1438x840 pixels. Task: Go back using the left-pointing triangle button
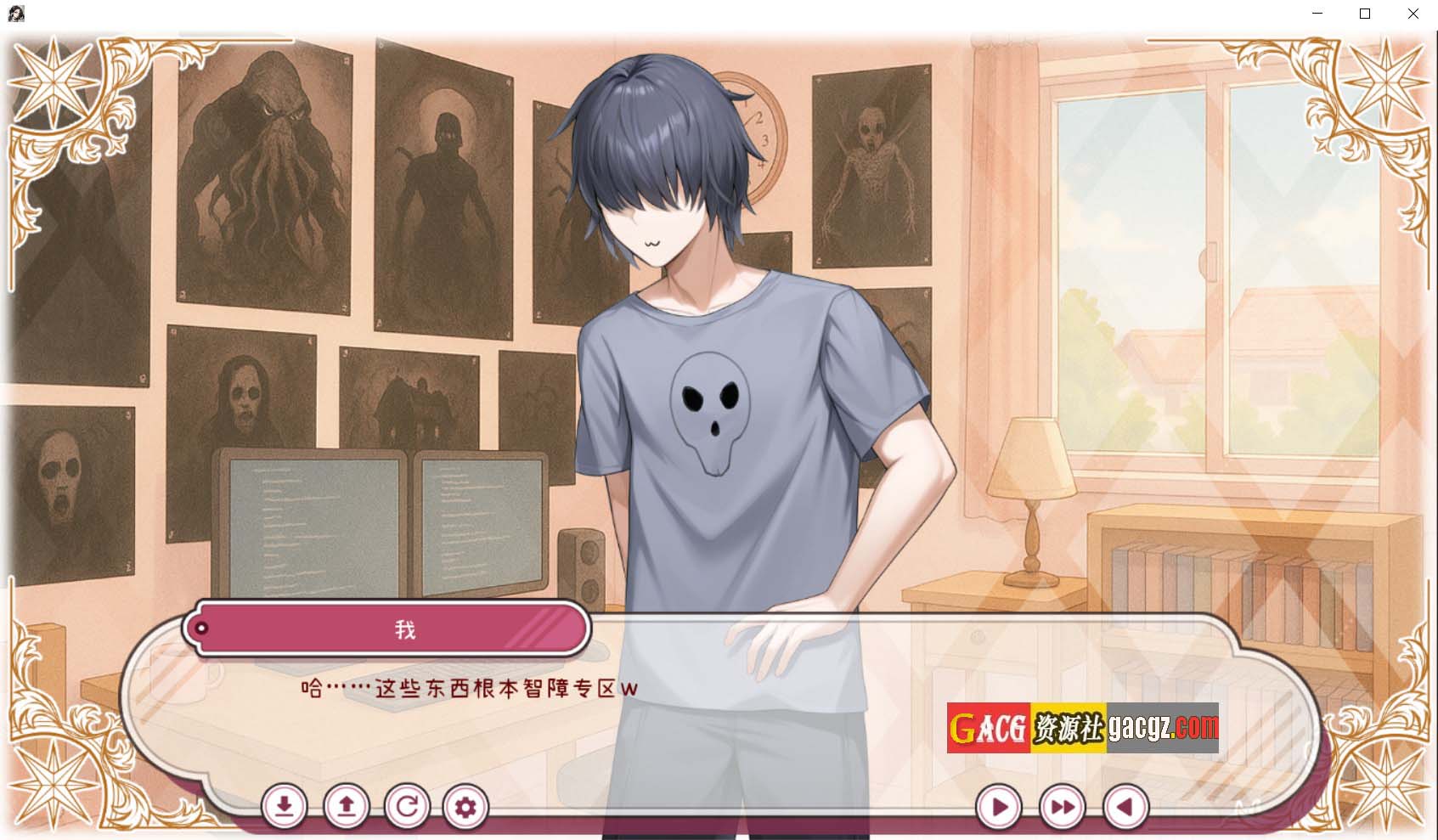click(1125, 807)
